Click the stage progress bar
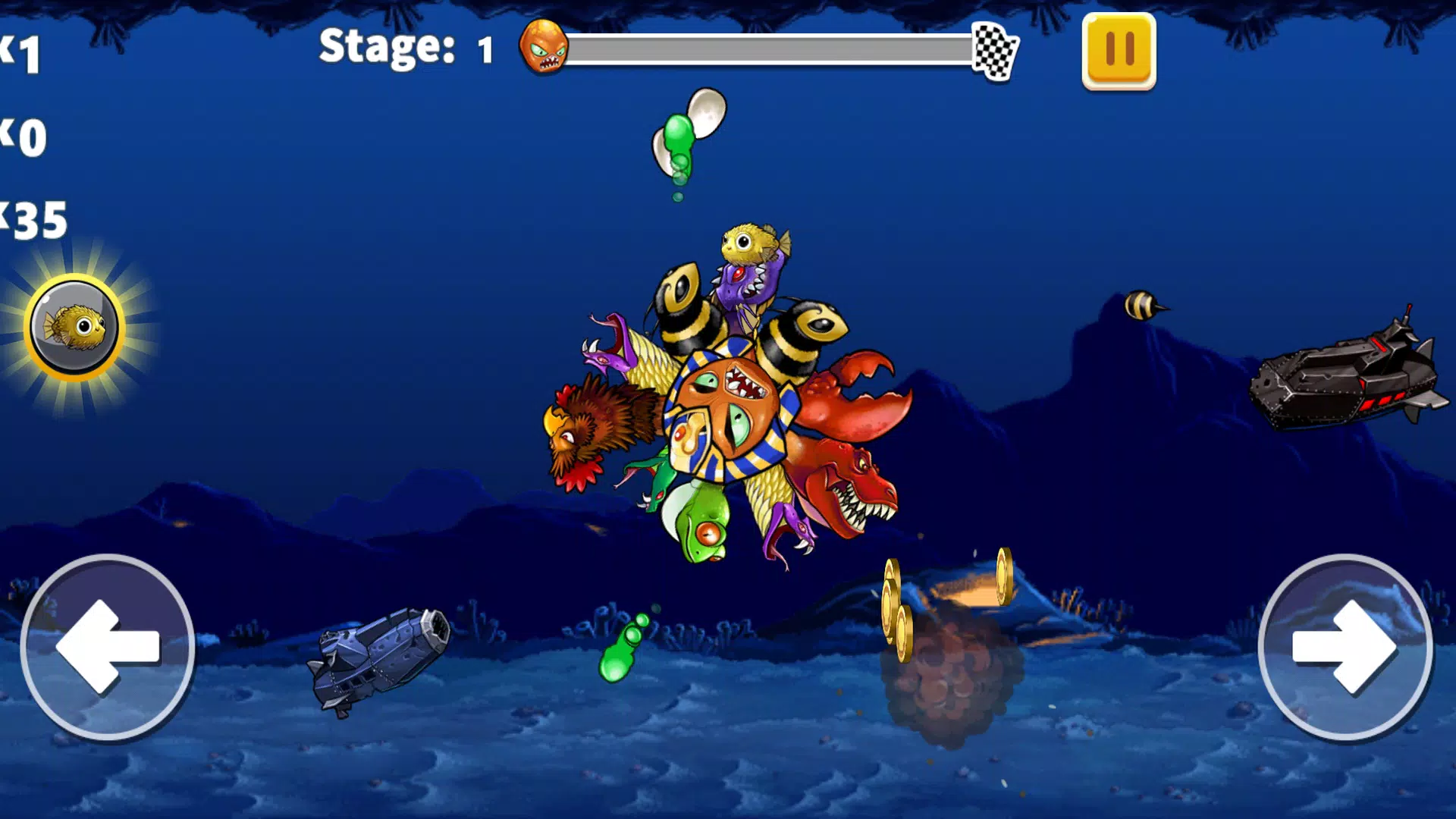 point(773,48)
